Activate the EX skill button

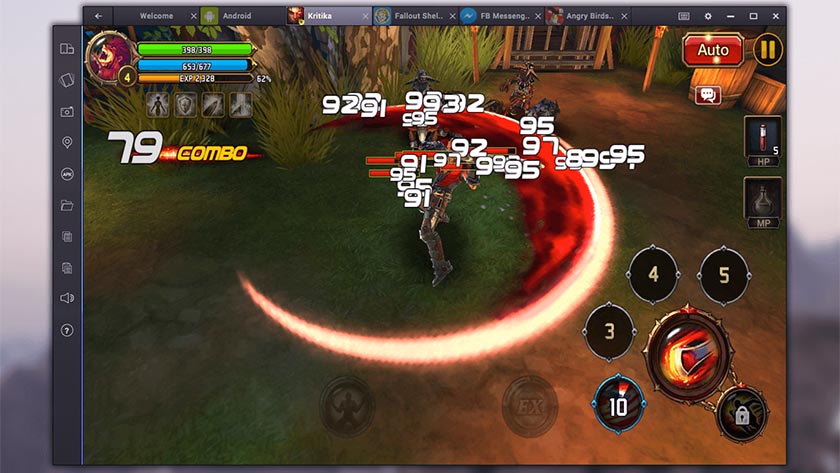coord(529,405)
